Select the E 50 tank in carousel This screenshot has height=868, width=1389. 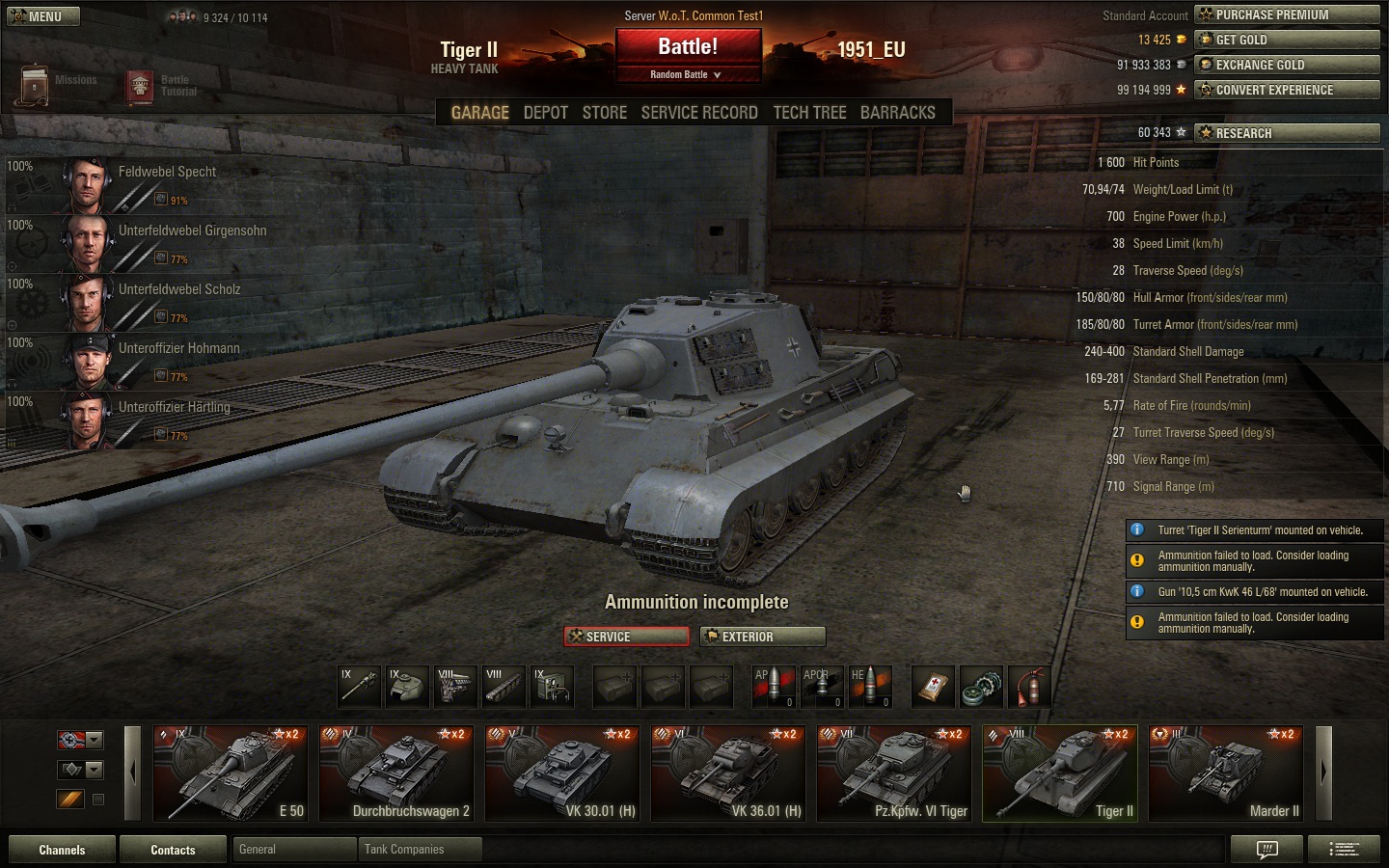[231, 773]
